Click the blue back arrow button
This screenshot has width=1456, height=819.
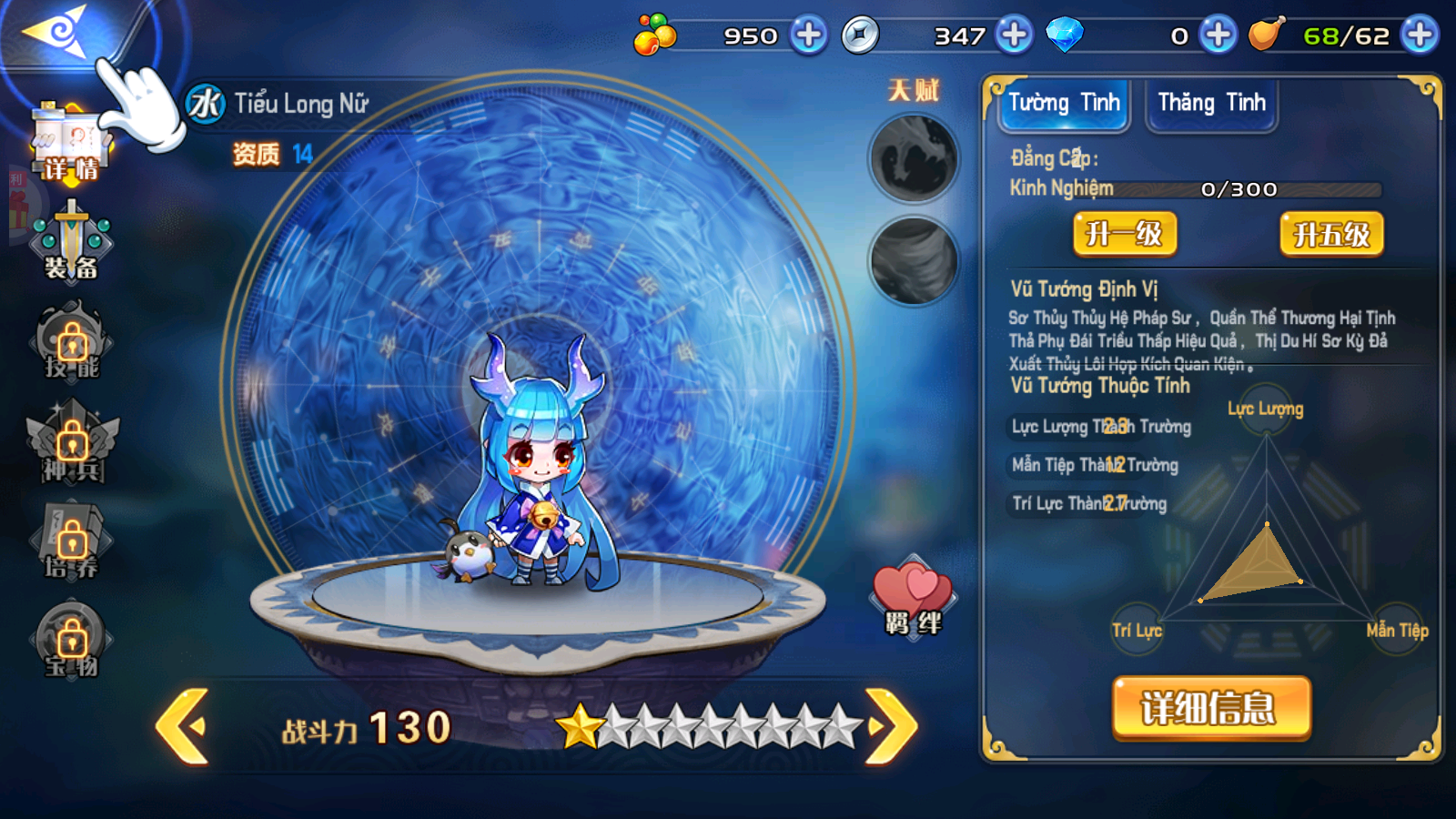click(56, 34)
